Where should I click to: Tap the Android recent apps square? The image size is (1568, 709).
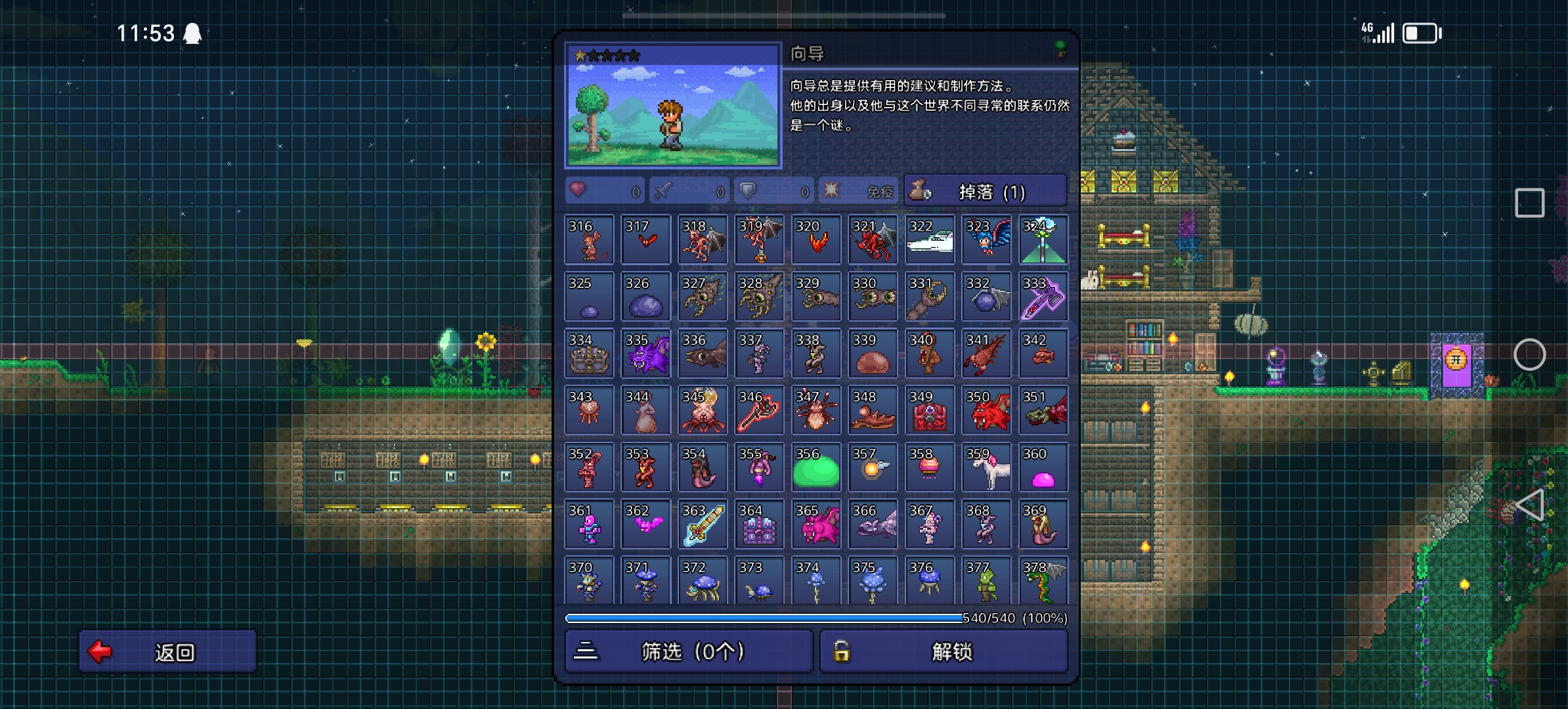[1529, 203]
